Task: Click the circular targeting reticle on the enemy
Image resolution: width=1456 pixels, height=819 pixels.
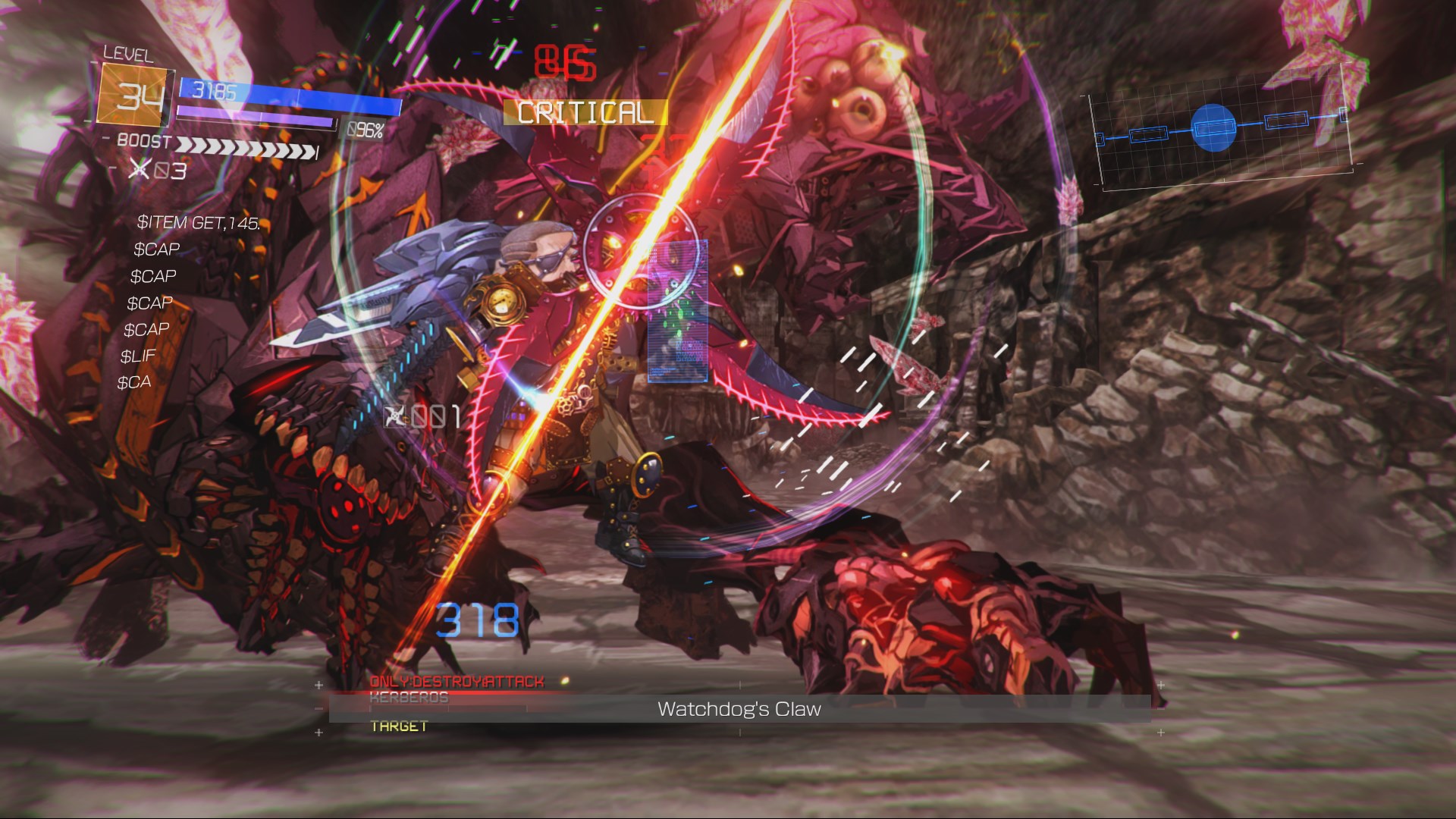Action: click(641, 250)
